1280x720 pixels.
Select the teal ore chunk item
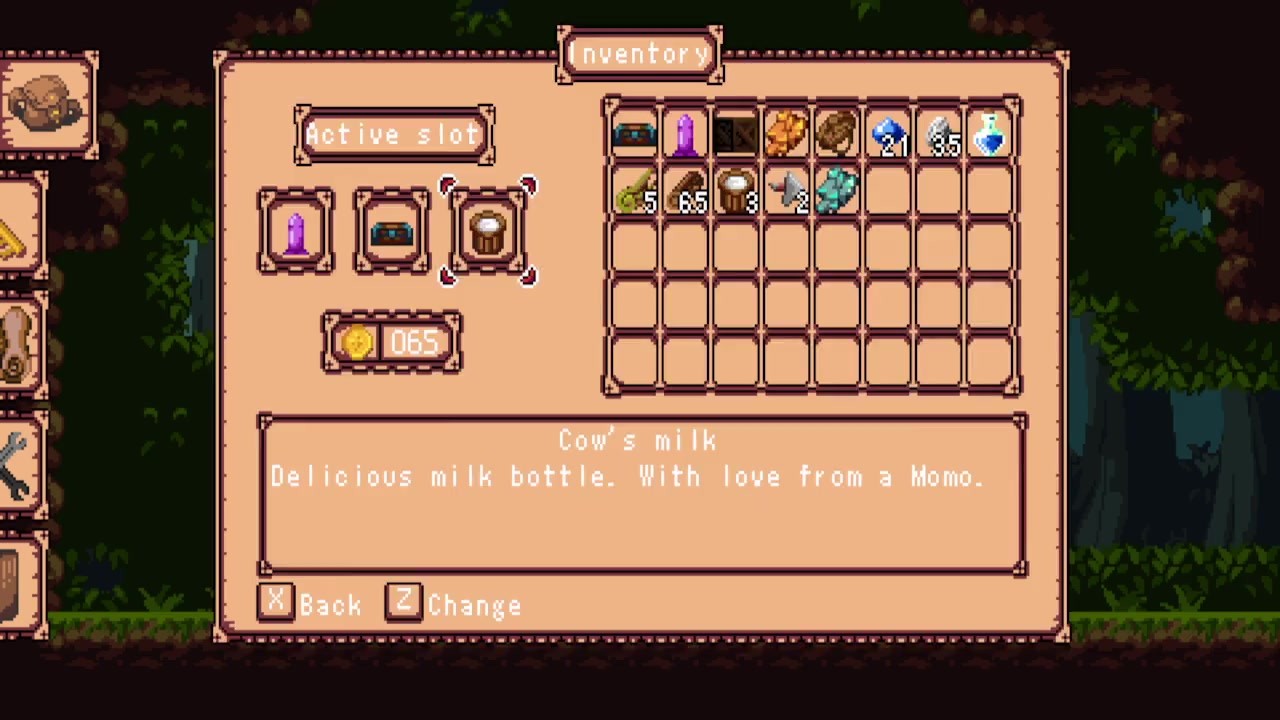[x=838, y=192]
